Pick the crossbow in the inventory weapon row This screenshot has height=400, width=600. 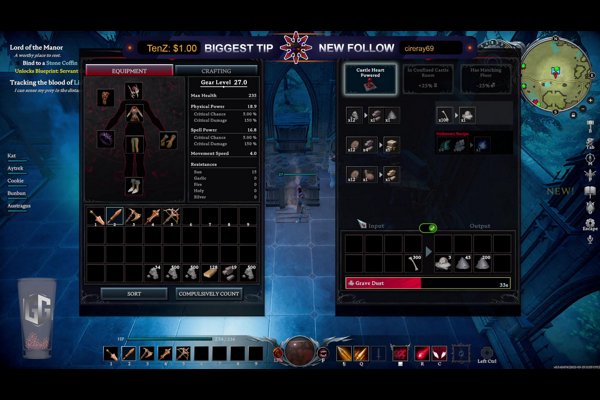[x=170, y=216]
